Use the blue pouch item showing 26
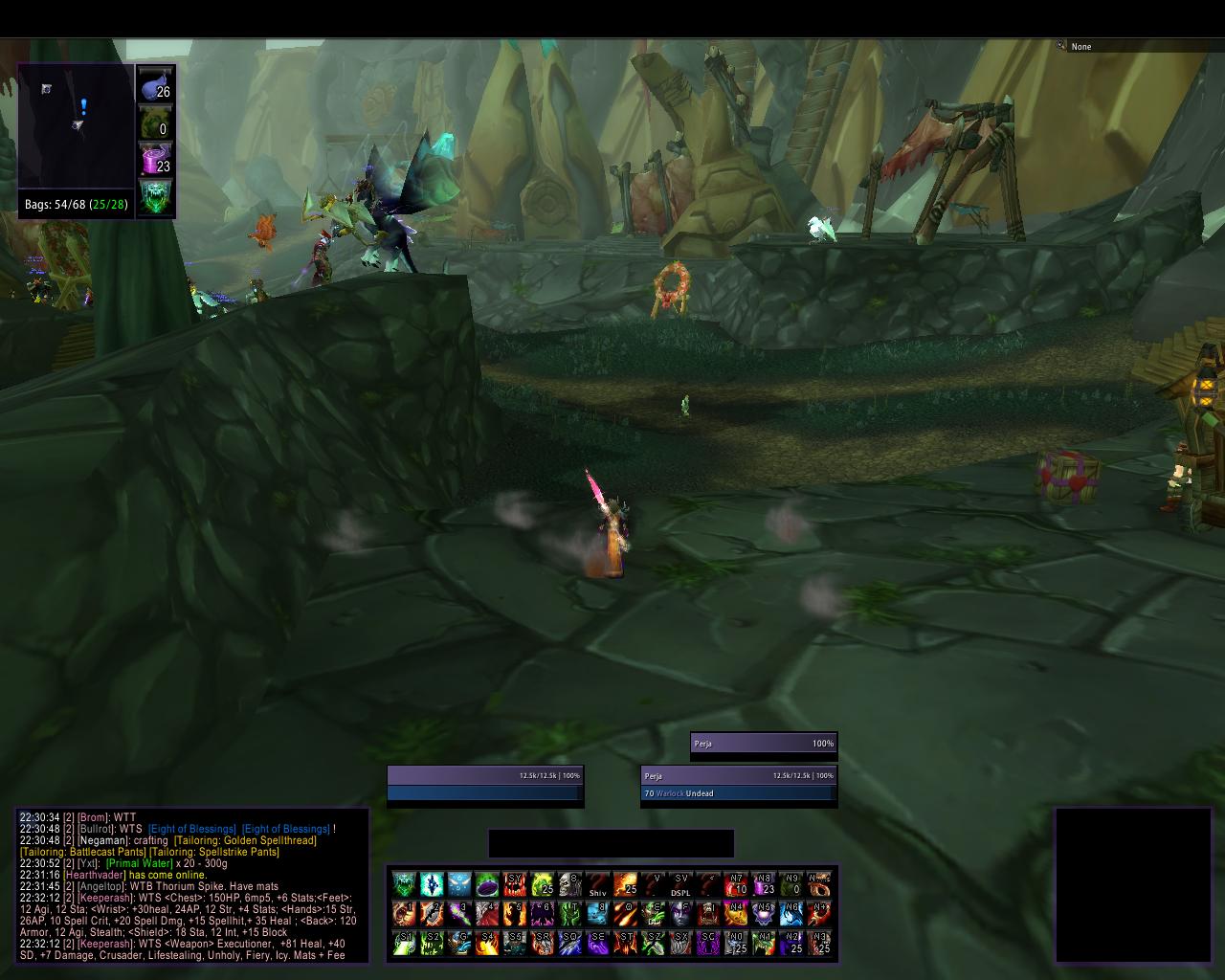 click(x=155, y=84)
